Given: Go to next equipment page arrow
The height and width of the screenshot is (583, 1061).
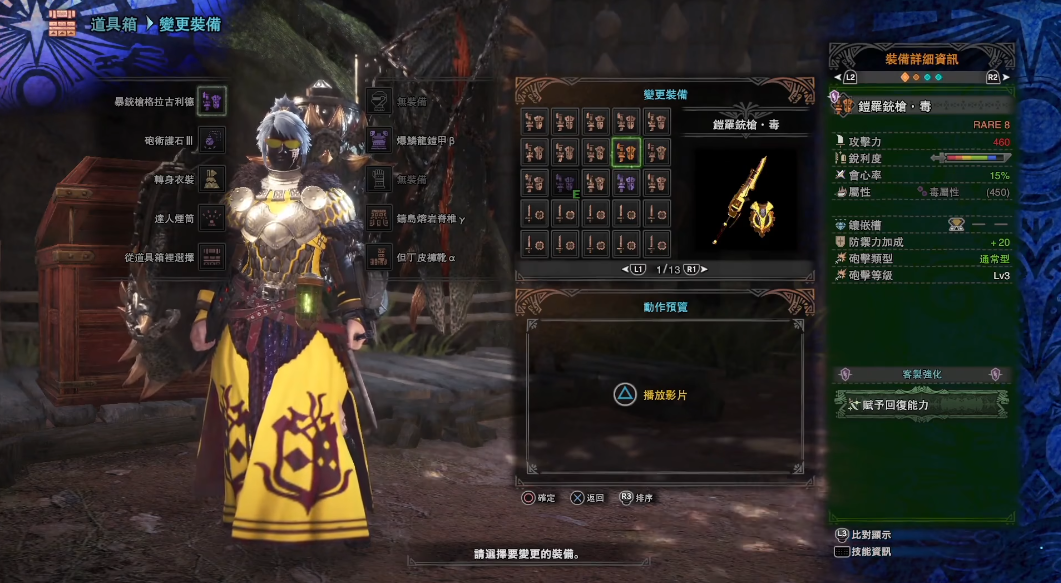Looking at the screenshot, I should (690, 270).
